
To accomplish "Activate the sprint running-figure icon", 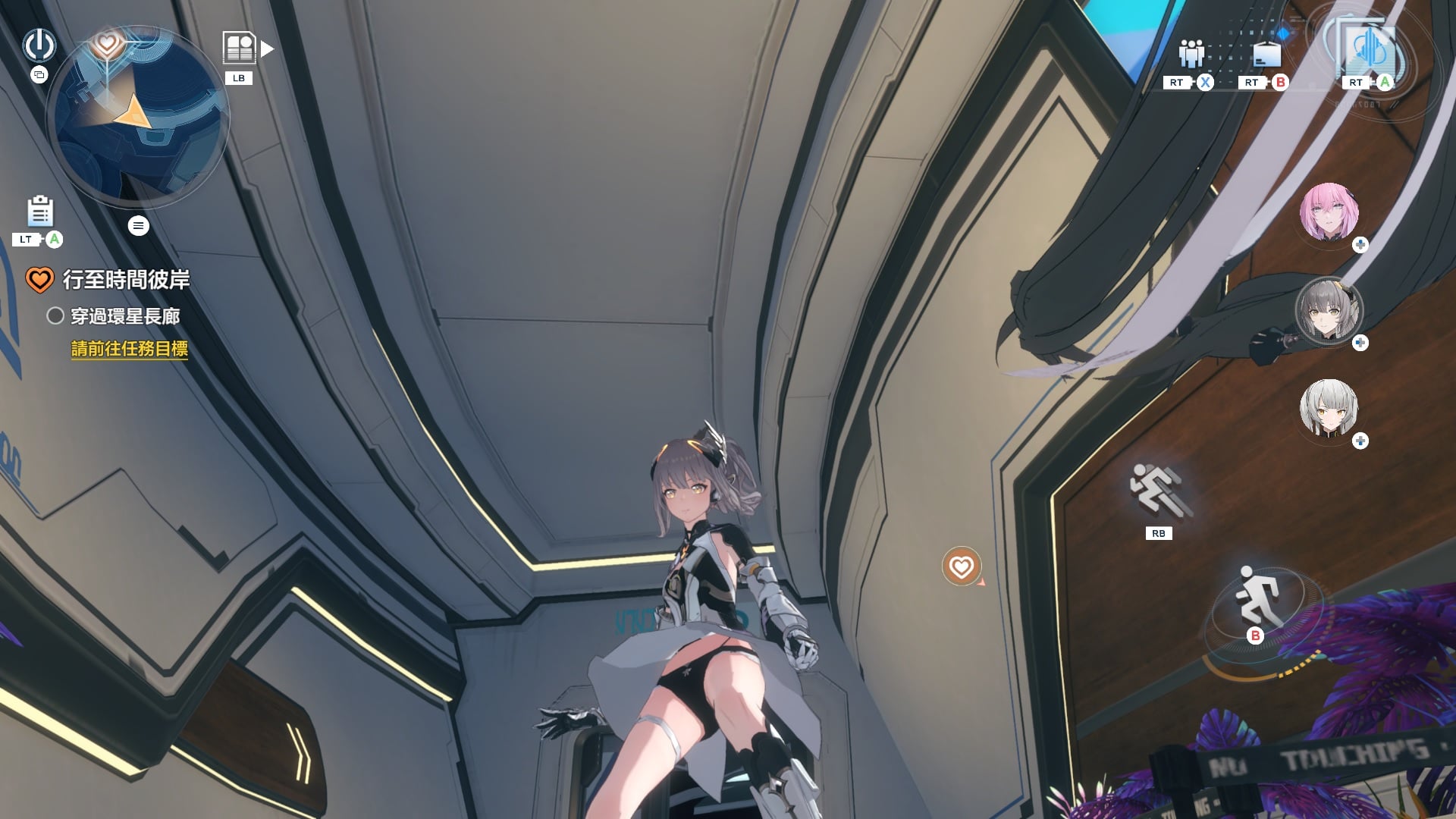I will (x=1158, y=489).
